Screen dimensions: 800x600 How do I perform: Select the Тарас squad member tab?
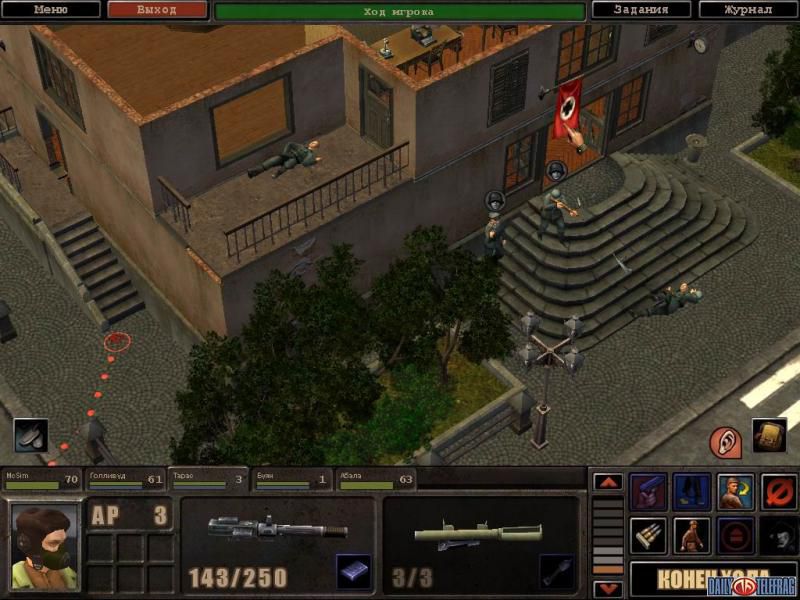pos(207,481)
